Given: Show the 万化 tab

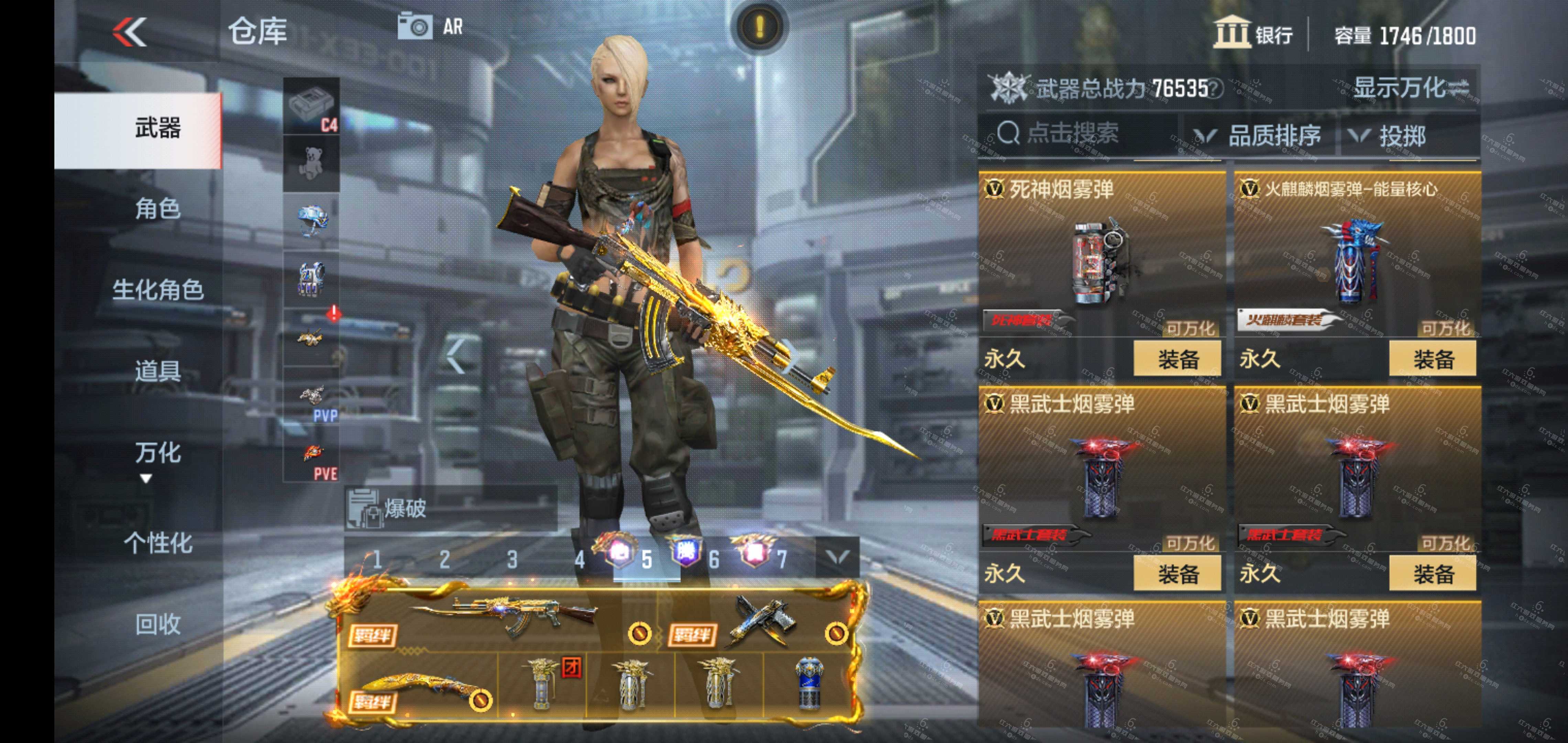Looking at the screenshot, I should coord(157,453).
